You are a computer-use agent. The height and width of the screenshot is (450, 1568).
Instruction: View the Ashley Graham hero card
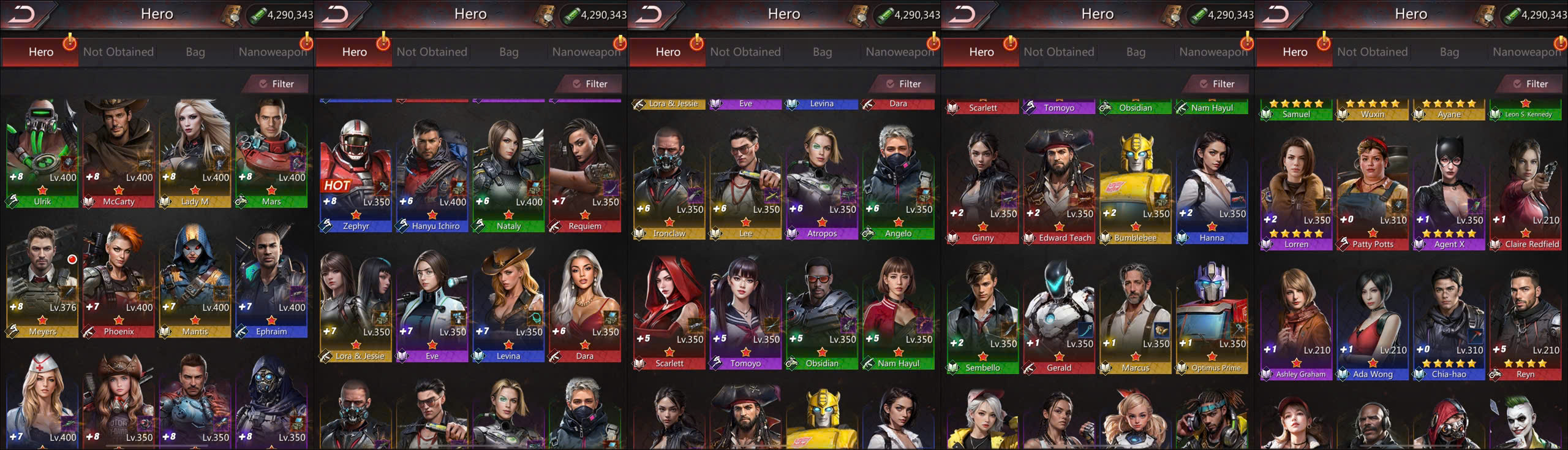click(1296, 322)
